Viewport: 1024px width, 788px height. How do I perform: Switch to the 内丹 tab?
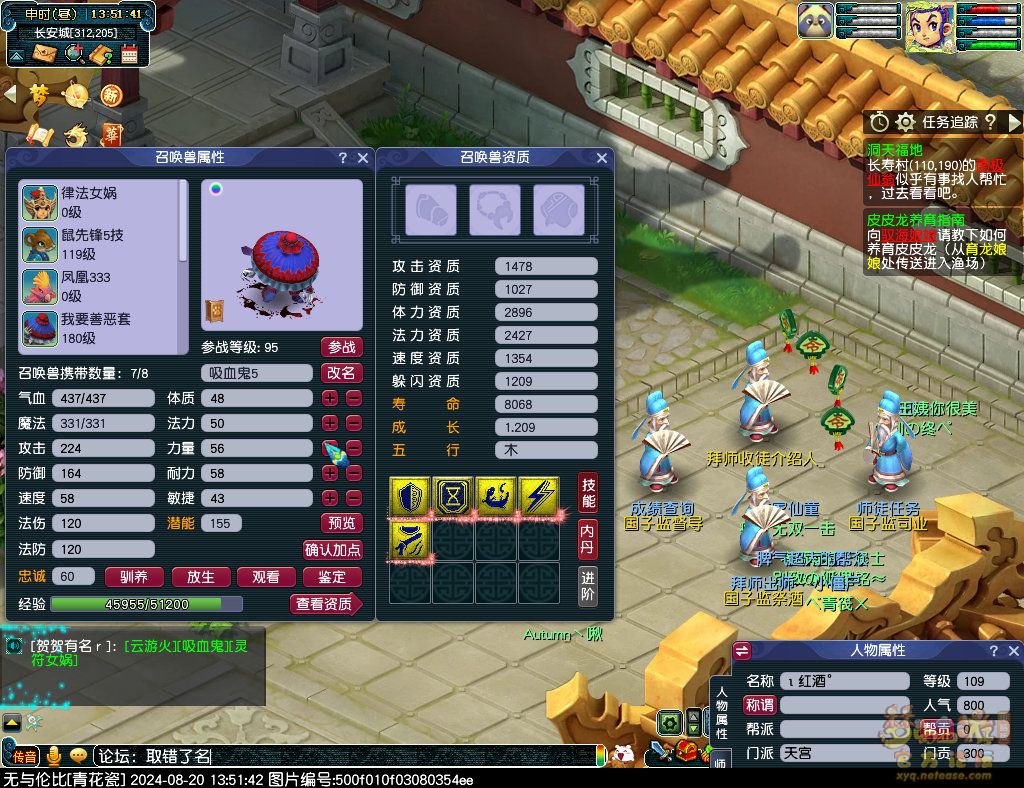[589, 538]
